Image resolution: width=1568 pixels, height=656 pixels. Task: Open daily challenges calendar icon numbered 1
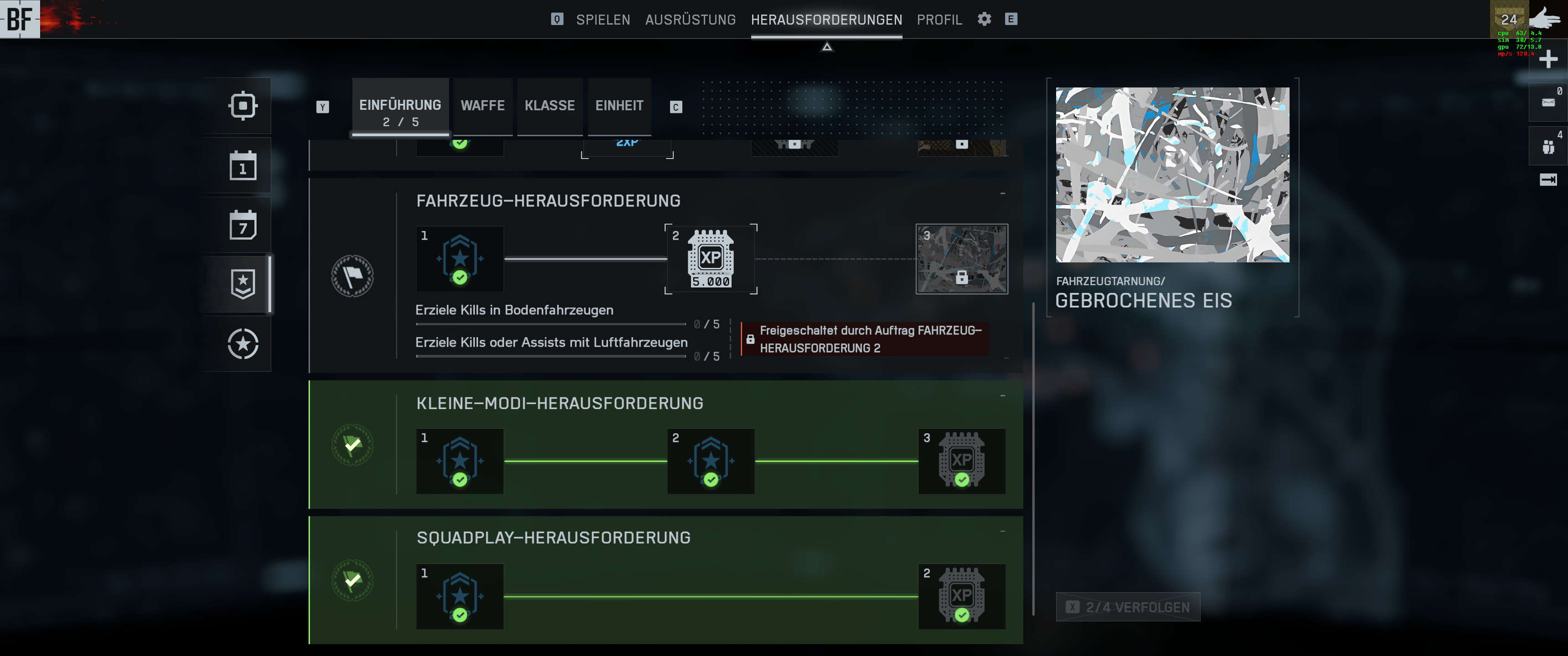click(243, 165)
